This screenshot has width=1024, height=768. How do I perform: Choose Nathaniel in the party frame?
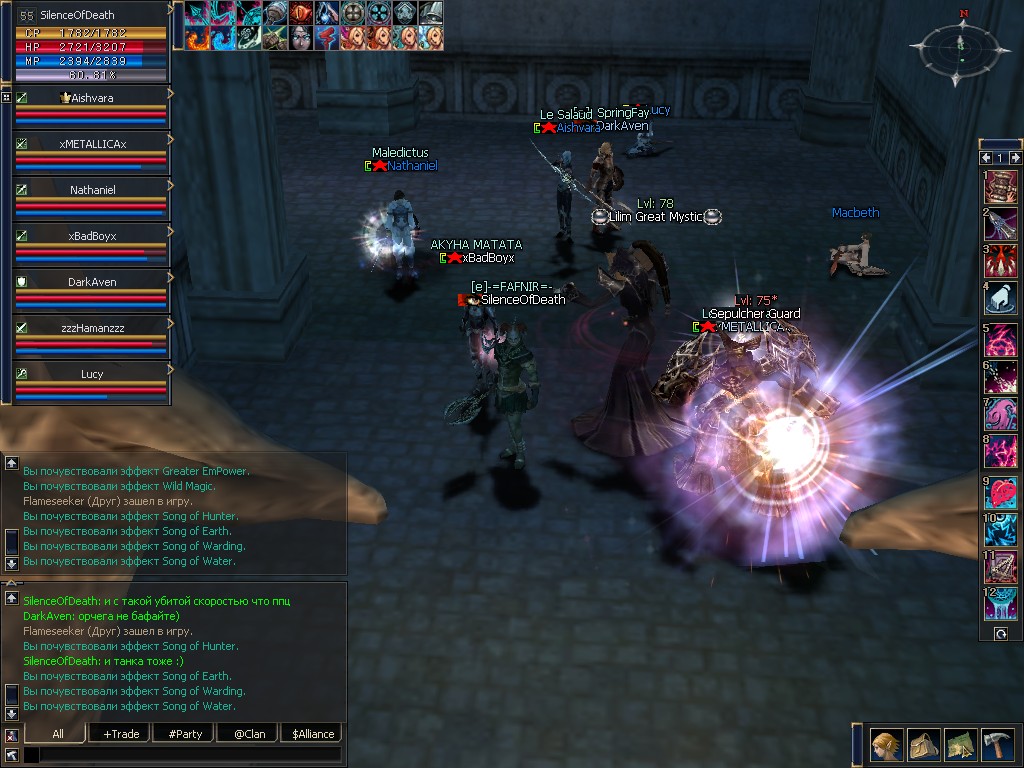(92, 190)
